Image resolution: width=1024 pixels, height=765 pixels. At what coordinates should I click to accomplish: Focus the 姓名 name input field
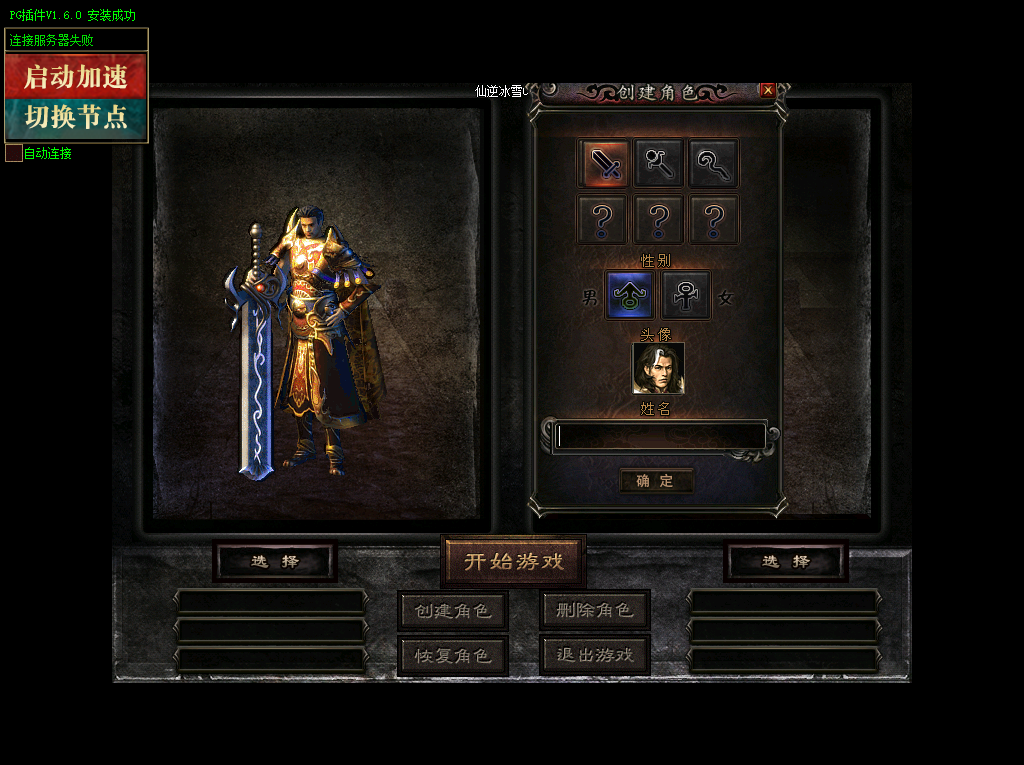pyautogui.click(x=661, y=436)
